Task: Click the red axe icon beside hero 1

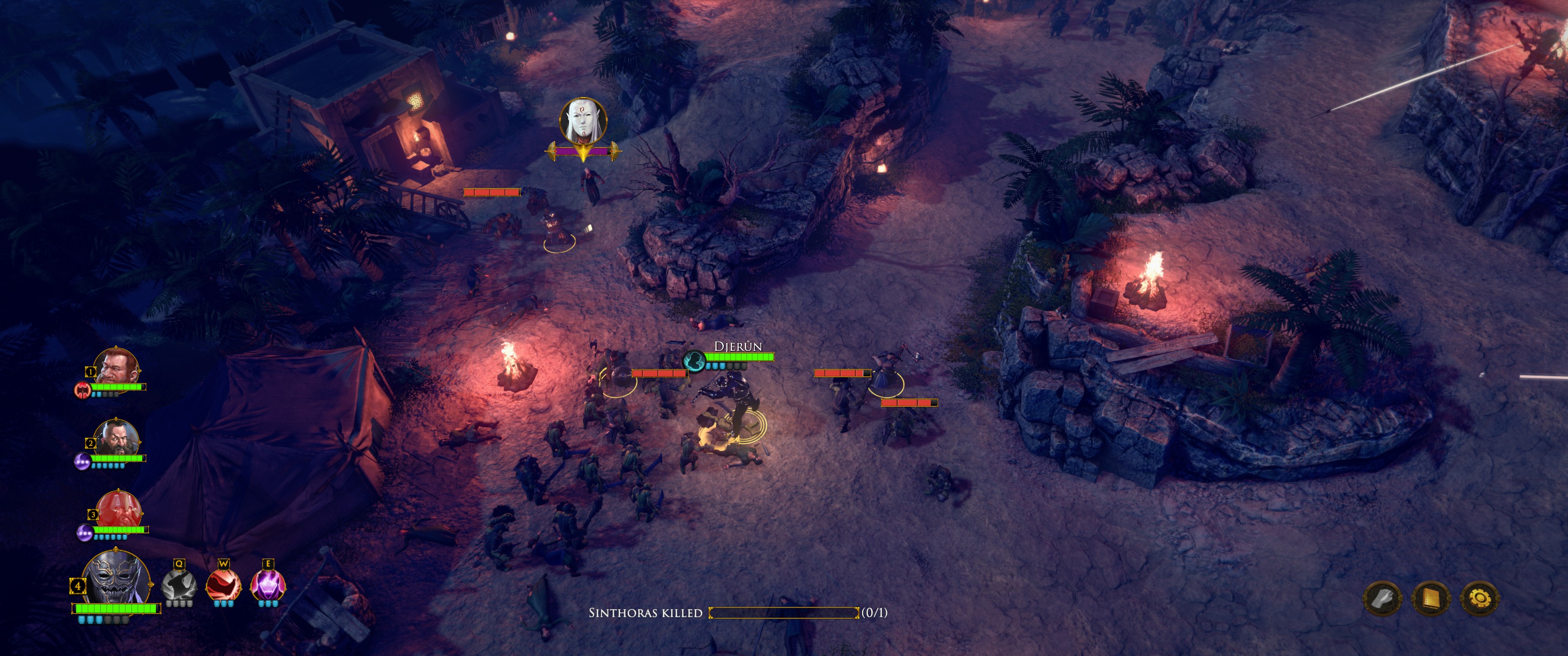Action: (x=82, y=389)
